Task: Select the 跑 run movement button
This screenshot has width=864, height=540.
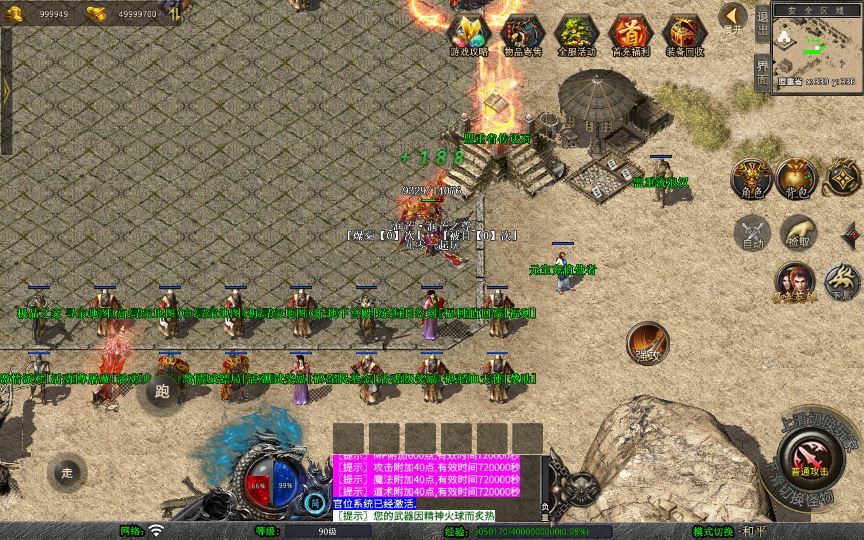Action: click(162, 391)
